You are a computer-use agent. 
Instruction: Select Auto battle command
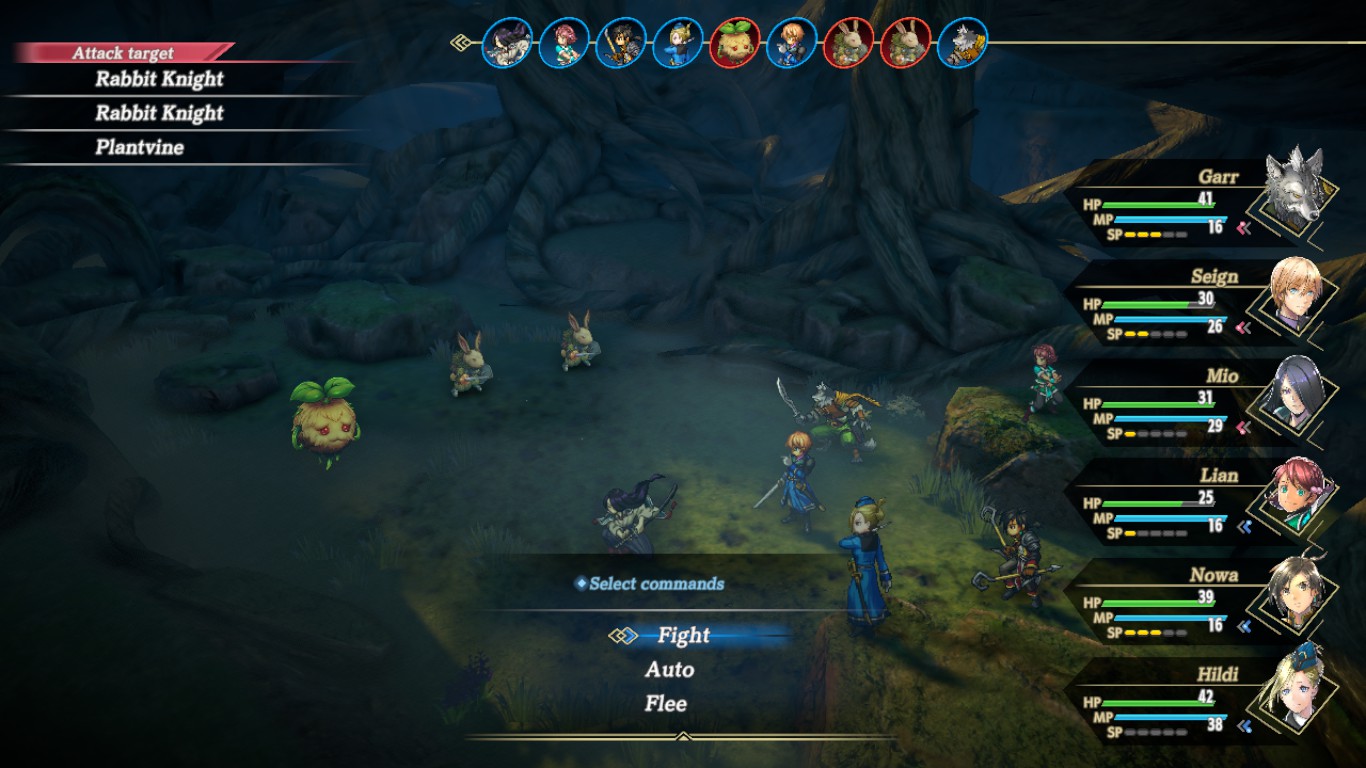[669, 670]
